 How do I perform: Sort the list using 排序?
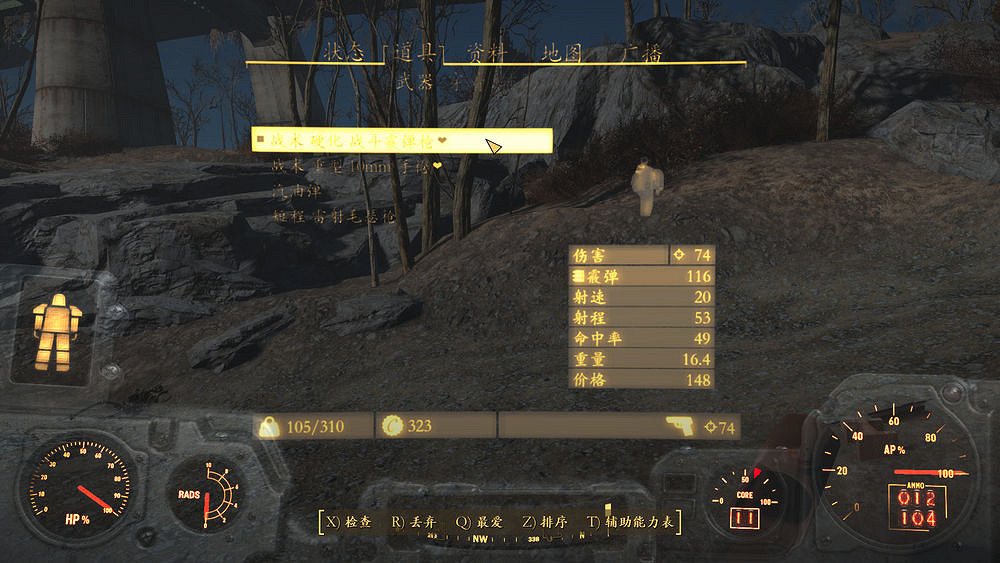(x=546, y=521)
